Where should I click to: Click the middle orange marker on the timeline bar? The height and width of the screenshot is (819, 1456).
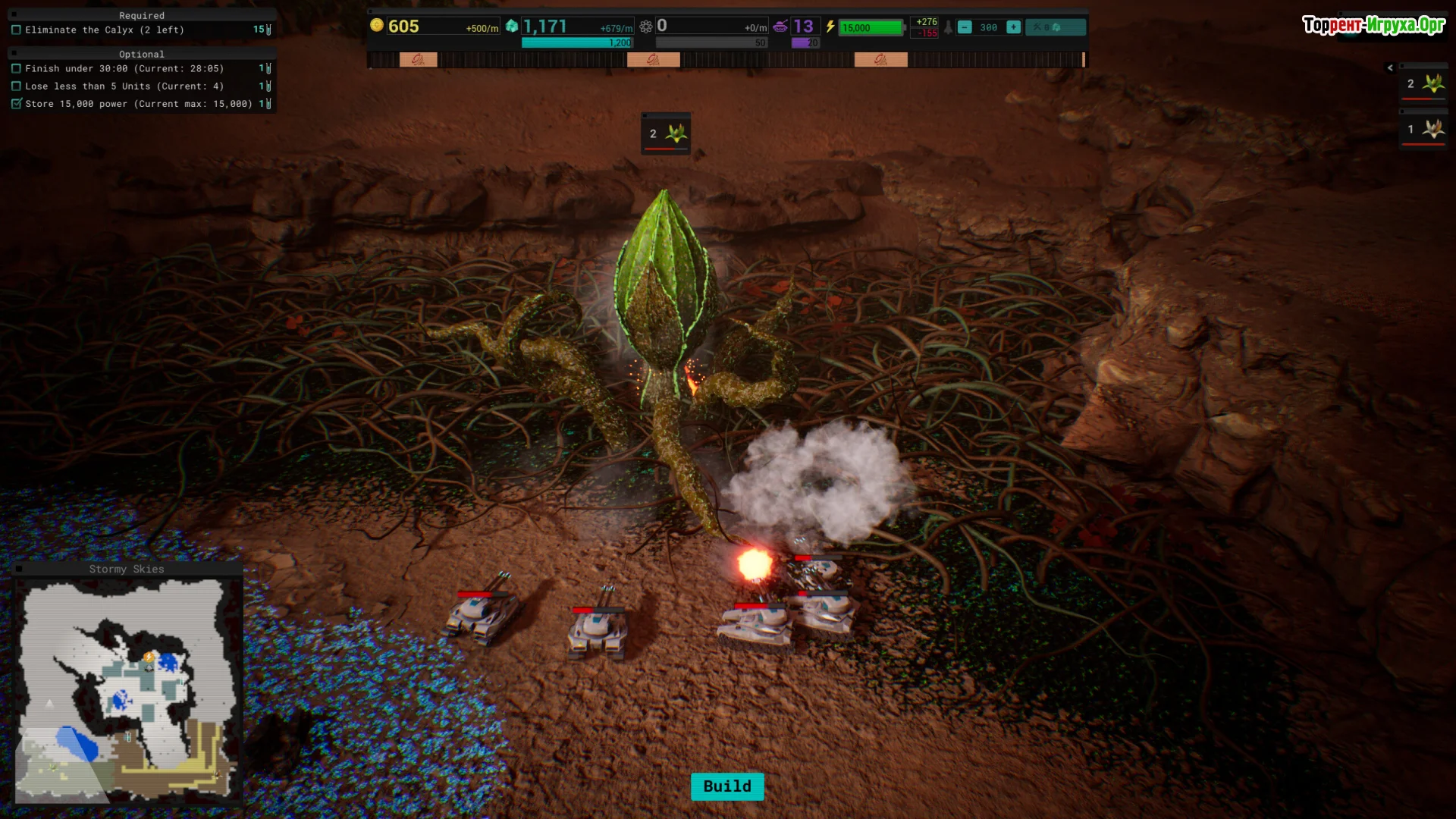653,60
